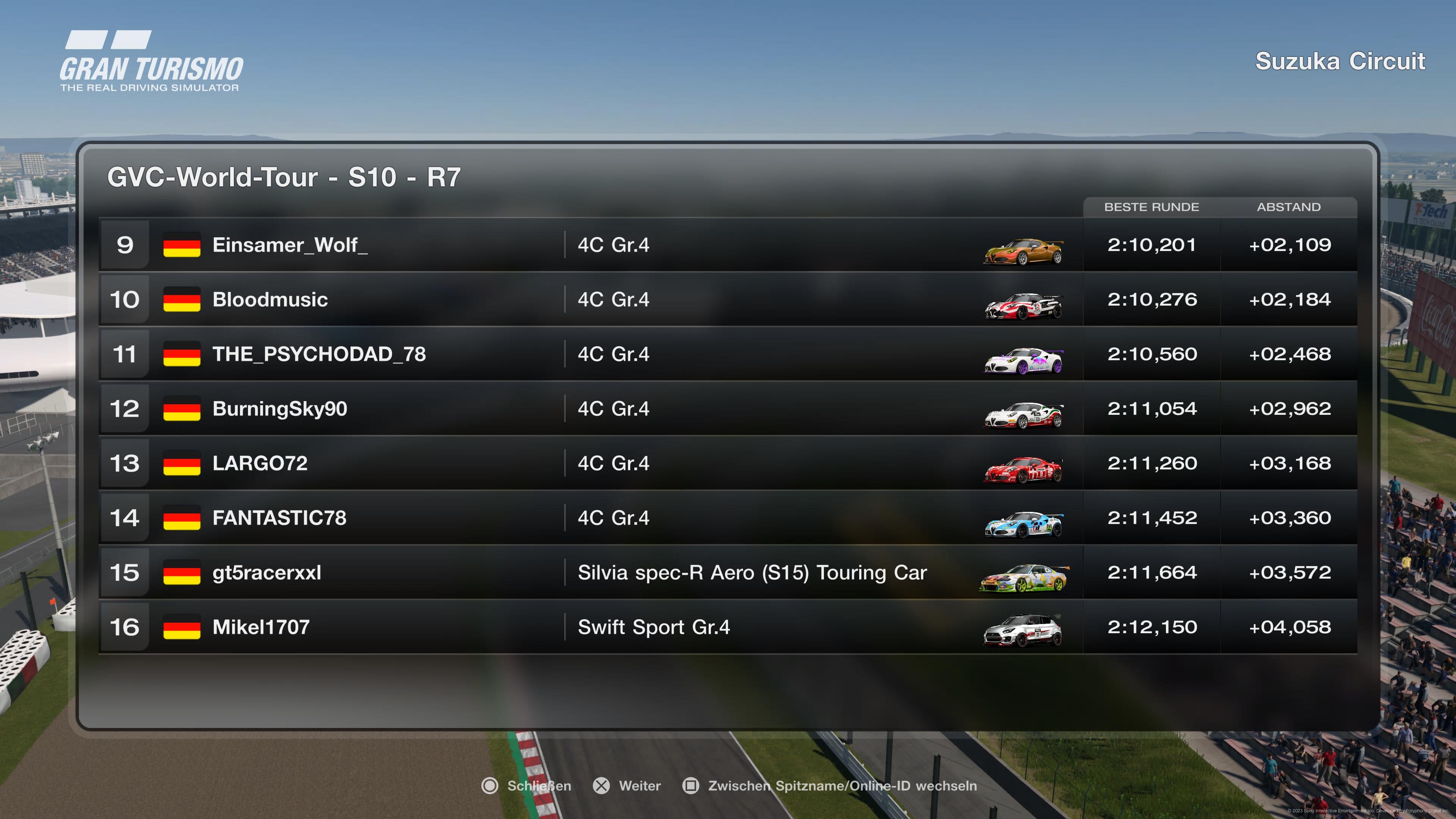
Task: Click the GVC-World-Tour - S10 - R7 title
Action: click(284, 177)
